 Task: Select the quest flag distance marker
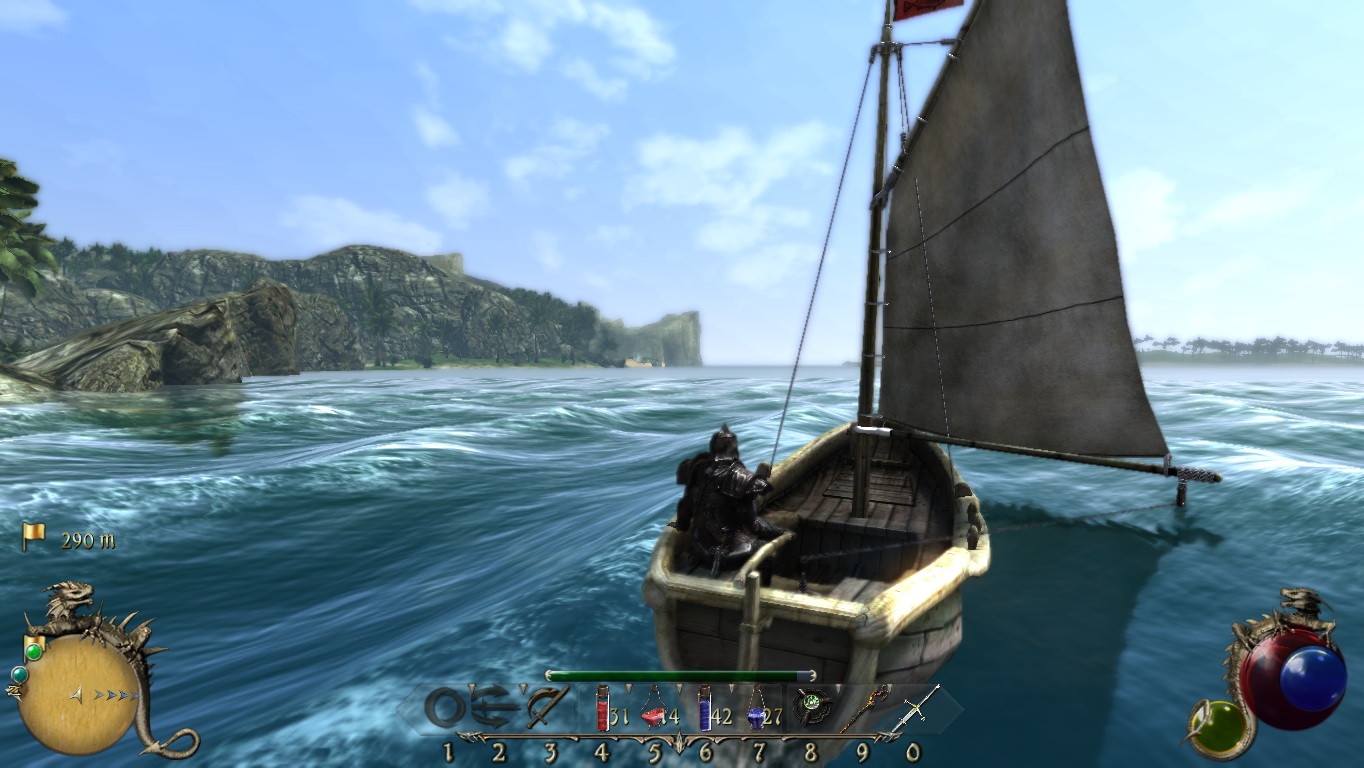click(34, 537)
